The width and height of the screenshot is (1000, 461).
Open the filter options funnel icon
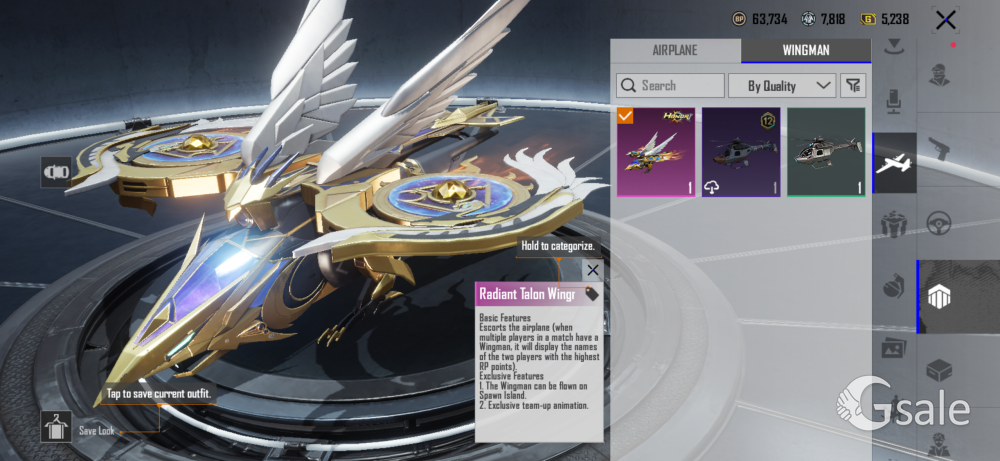pos(853,86)
